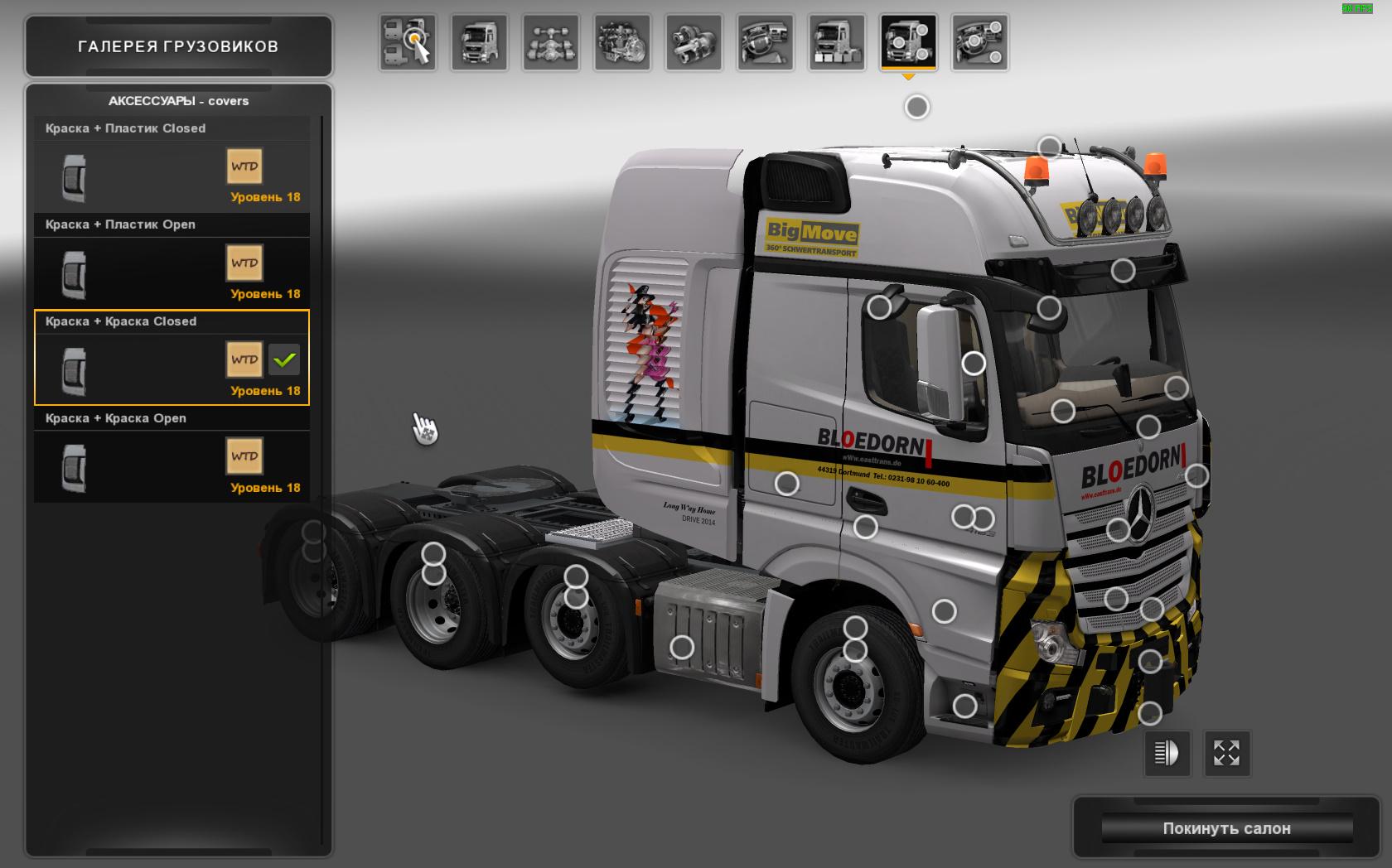Switch to interior accessories tab
The width and height of the screenshot is (1392, 868).
979,42
